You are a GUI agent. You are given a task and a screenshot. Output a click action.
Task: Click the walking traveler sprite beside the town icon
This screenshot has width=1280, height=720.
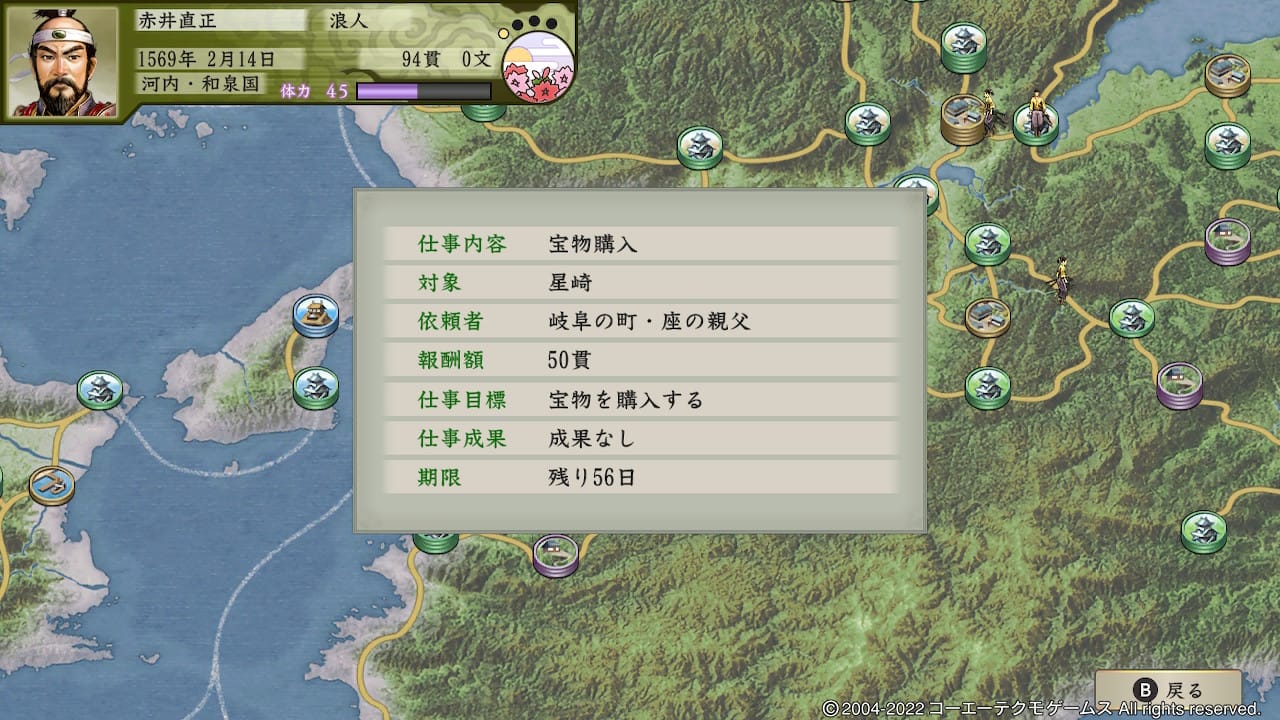coord(991,110)
